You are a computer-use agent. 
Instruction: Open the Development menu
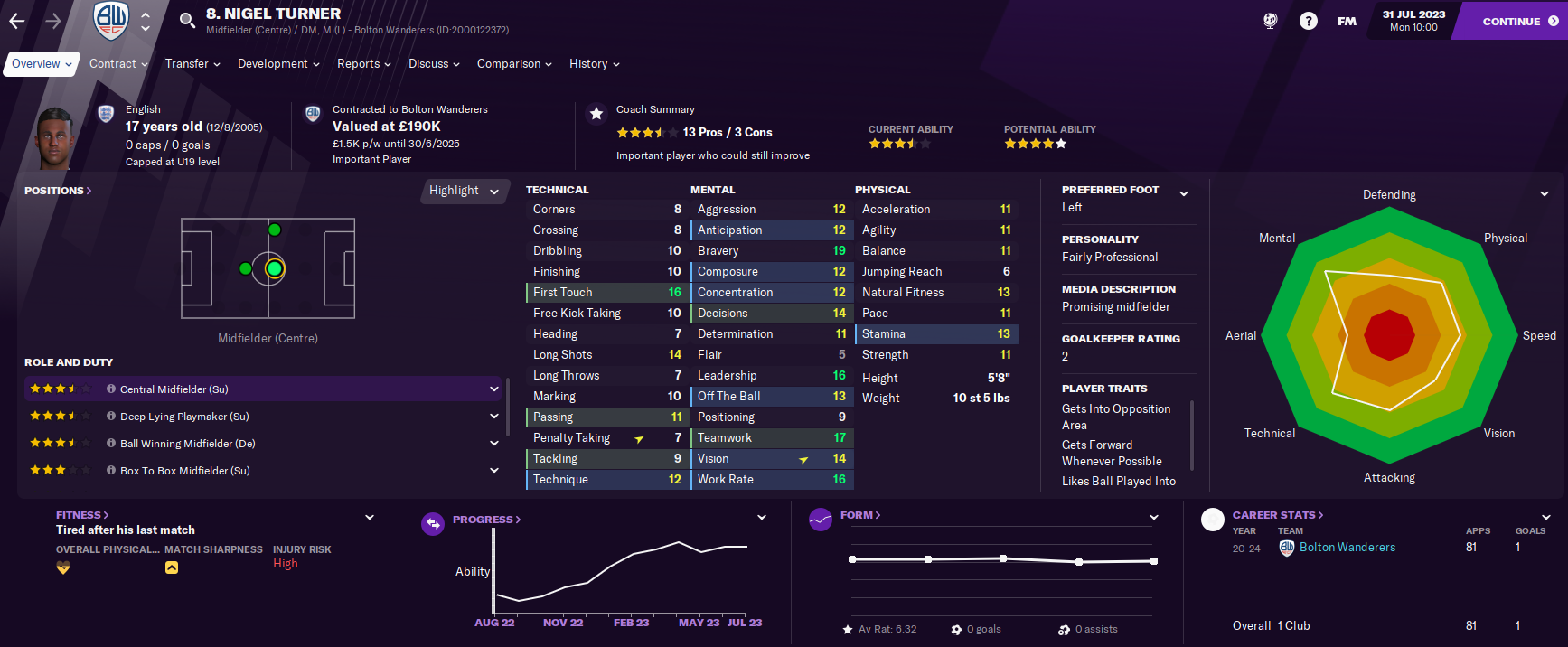click(x=278, y=64)
